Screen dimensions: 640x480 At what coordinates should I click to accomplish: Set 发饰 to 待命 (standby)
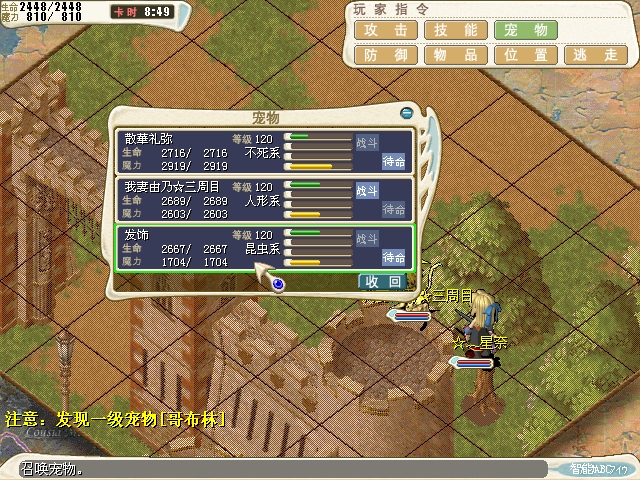tap(394, 258)
